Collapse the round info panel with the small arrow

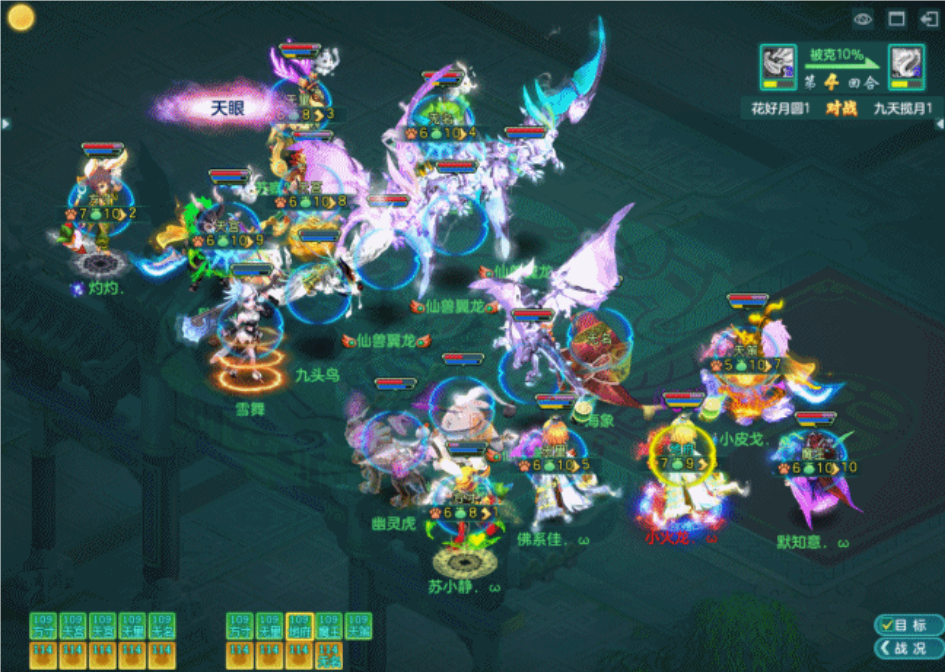pos(939,123)
